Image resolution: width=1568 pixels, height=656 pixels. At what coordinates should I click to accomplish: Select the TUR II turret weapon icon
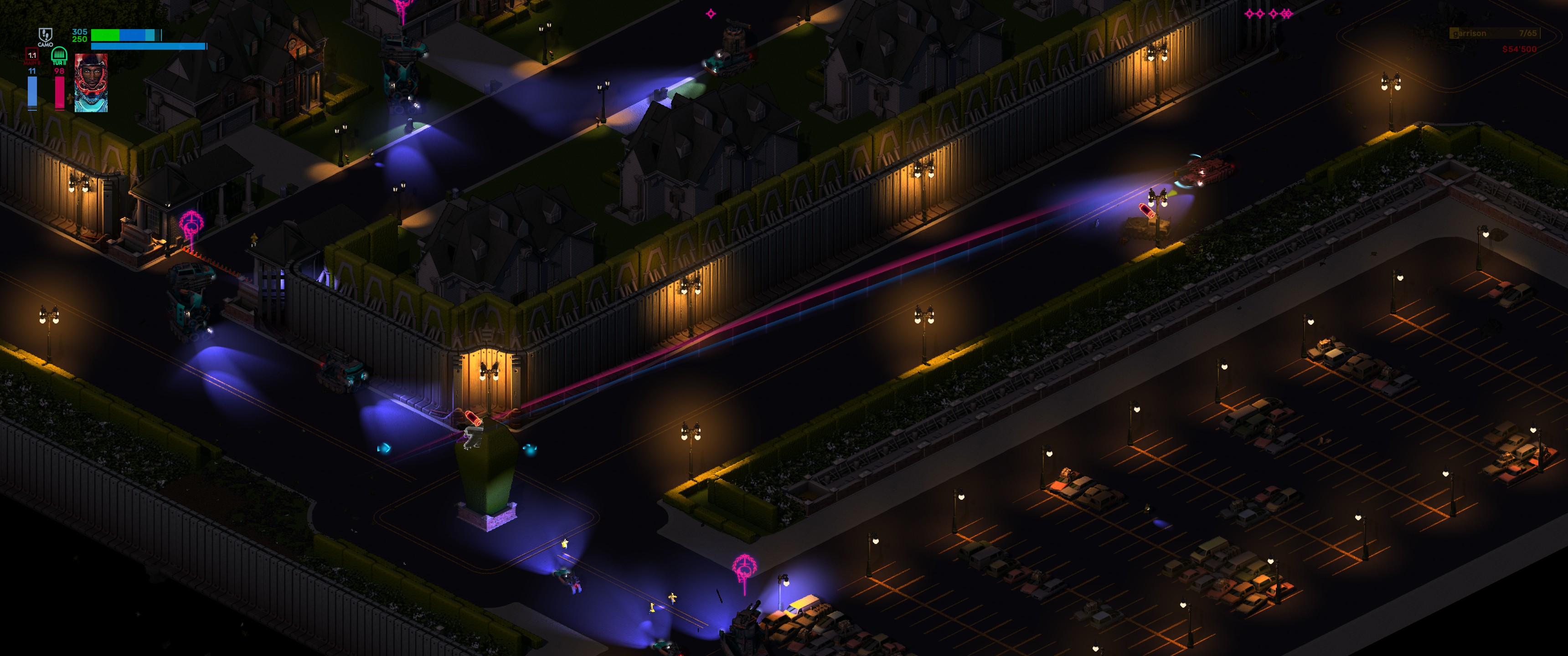point(59,56)
